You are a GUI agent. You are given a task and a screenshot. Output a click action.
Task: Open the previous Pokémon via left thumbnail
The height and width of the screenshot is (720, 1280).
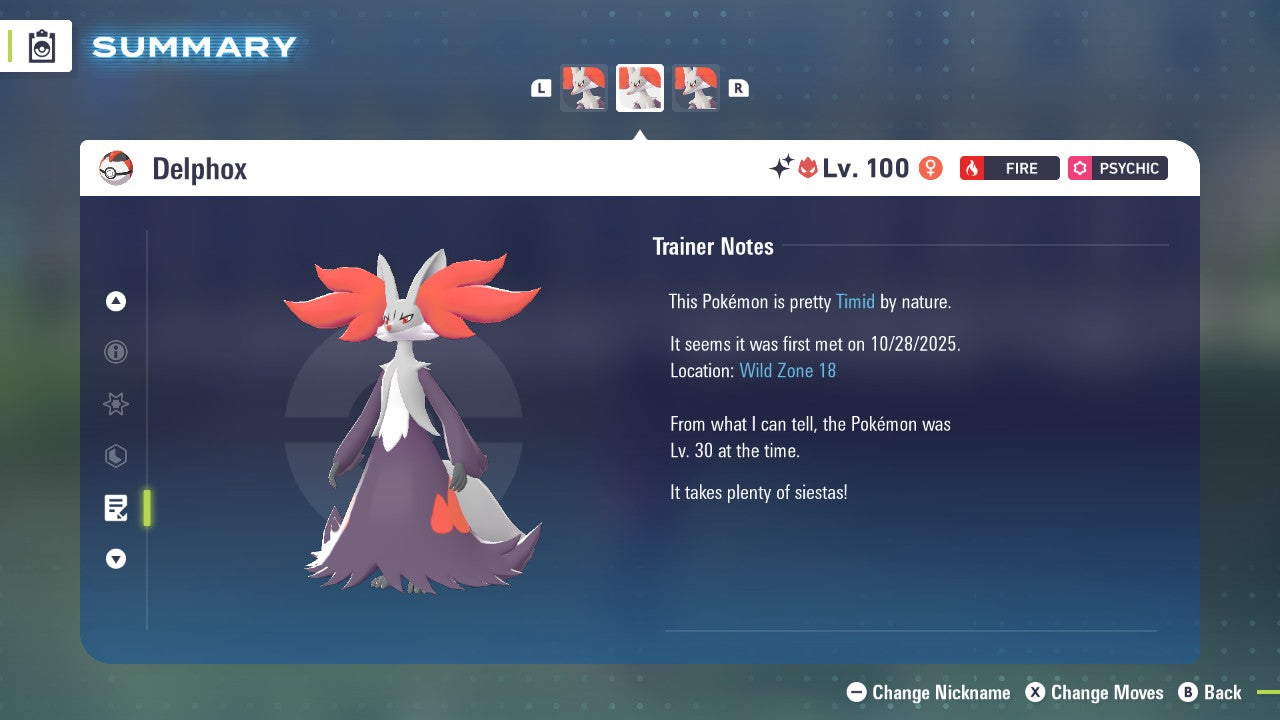pyautogui.click(x=584, y=88)
